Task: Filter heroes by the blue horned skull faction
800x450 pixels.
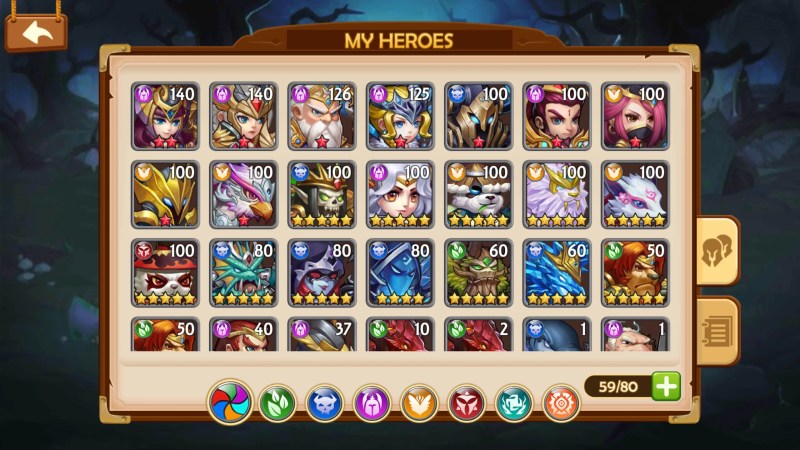Action: coord(324,404)
